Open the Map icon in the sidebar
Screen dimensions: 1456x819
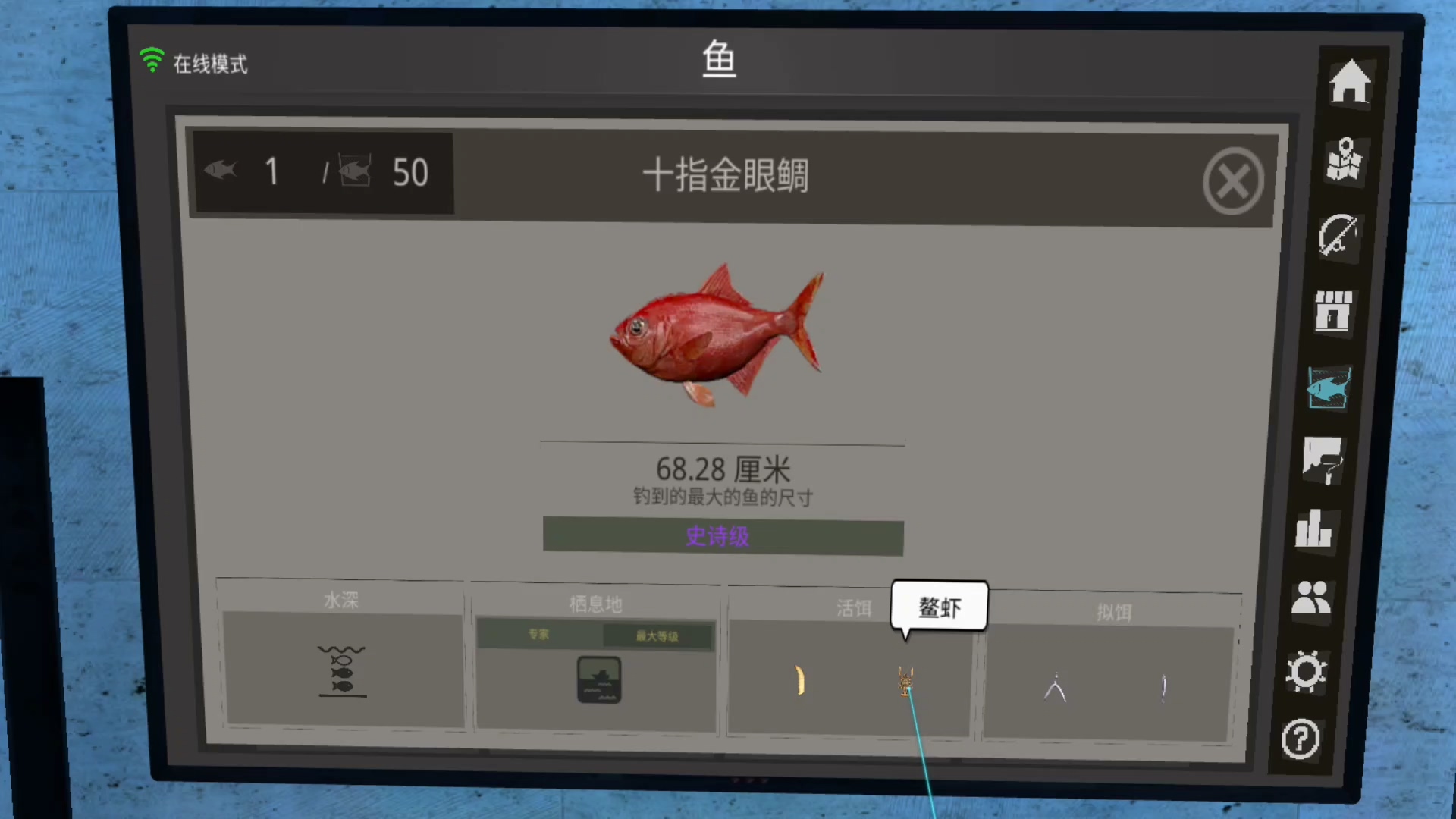coord(1343,159)
